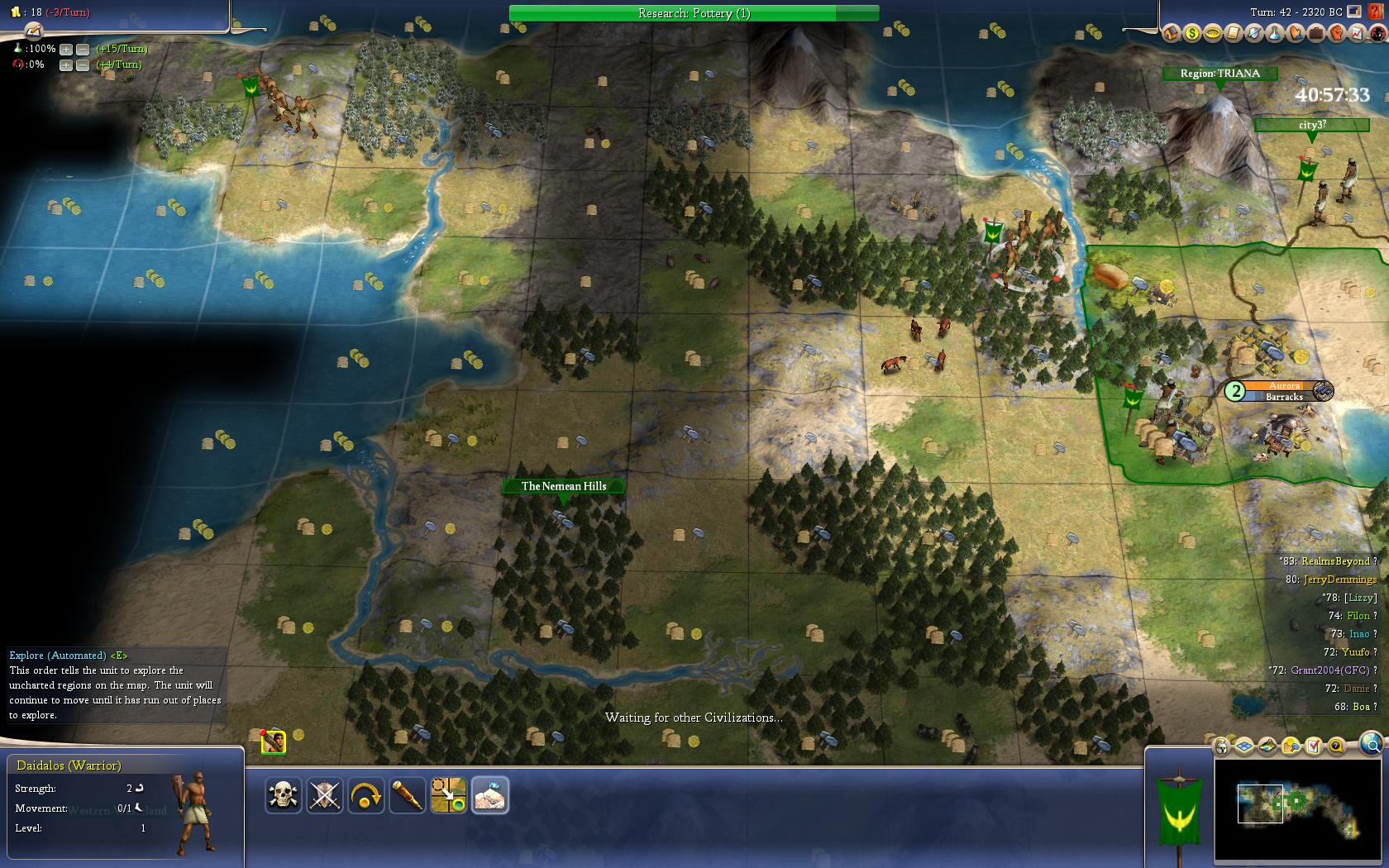
Task: Choose the curved yellow arrow action
Action: [366, 795]
